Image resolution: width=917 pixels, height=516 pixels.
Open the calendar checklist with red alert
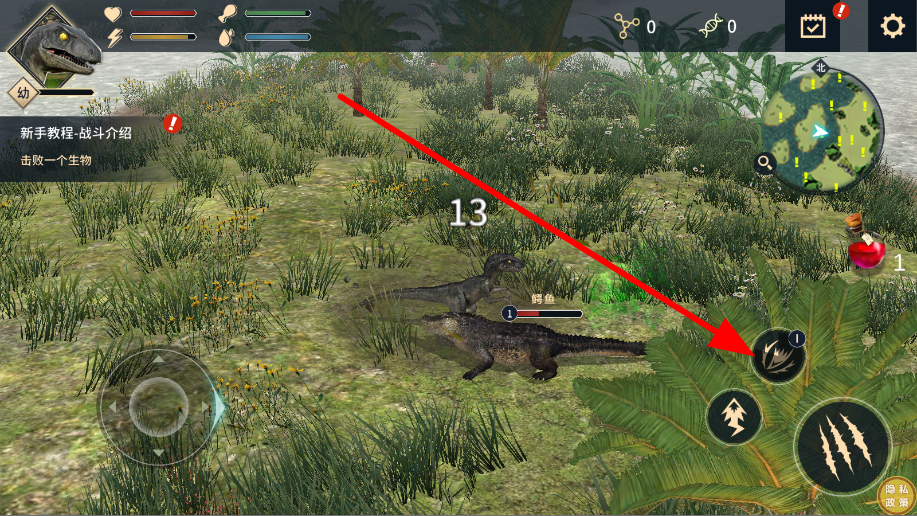pyautogui.click(x=814, y=26)
